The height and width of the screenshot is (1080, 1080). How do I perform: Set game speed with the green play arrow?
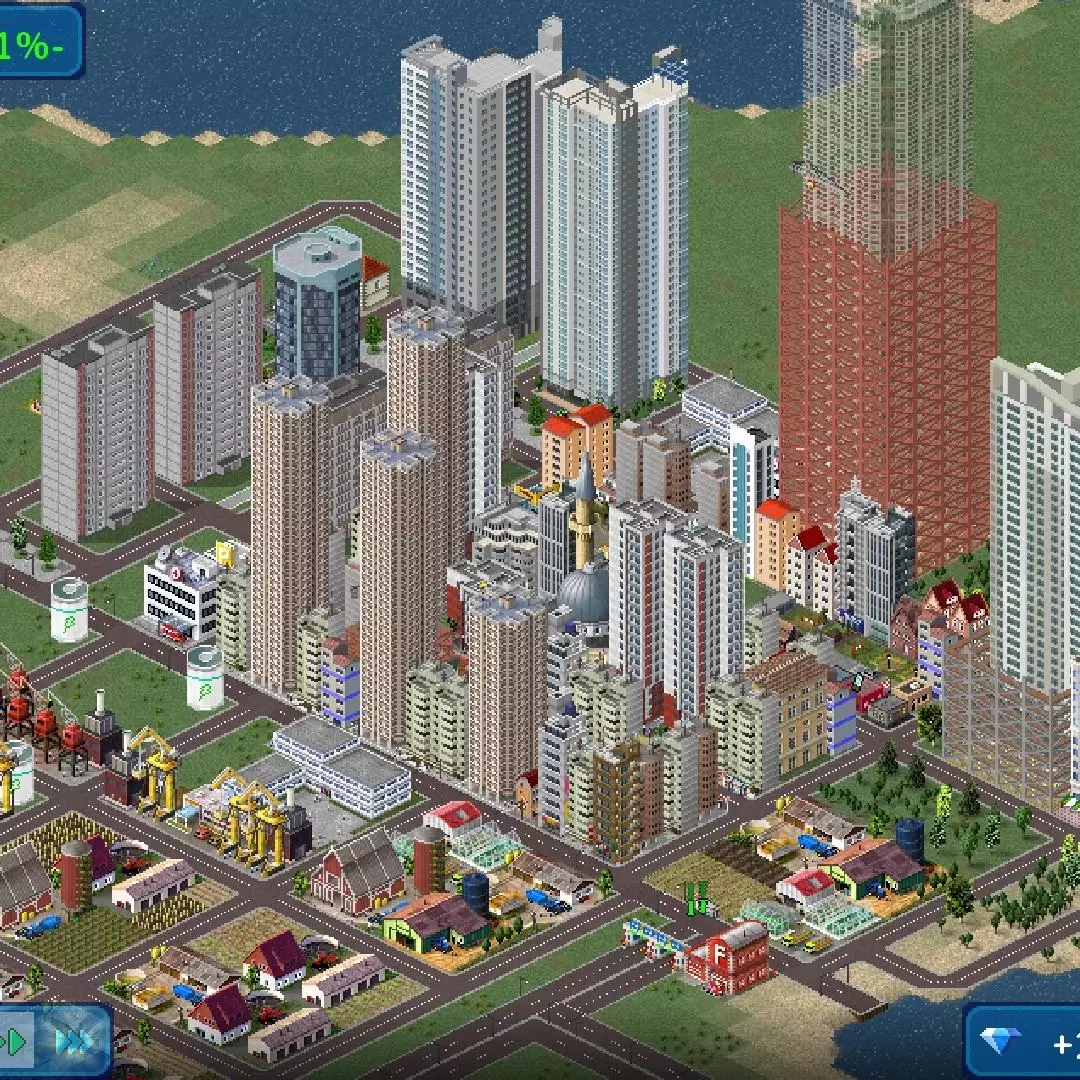click(x=15, y=1043)
